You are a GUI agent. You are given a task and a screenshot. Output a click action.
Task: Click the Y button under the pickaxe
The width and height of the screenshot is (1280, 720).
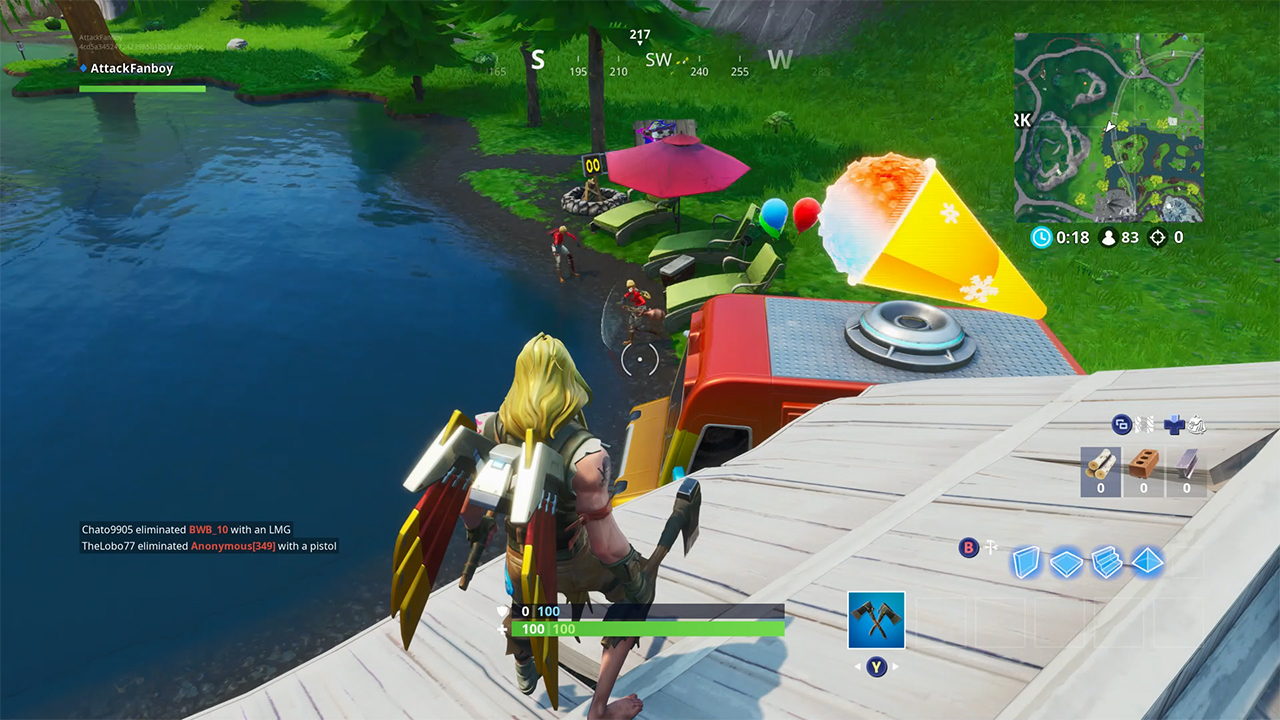(876, 666)
